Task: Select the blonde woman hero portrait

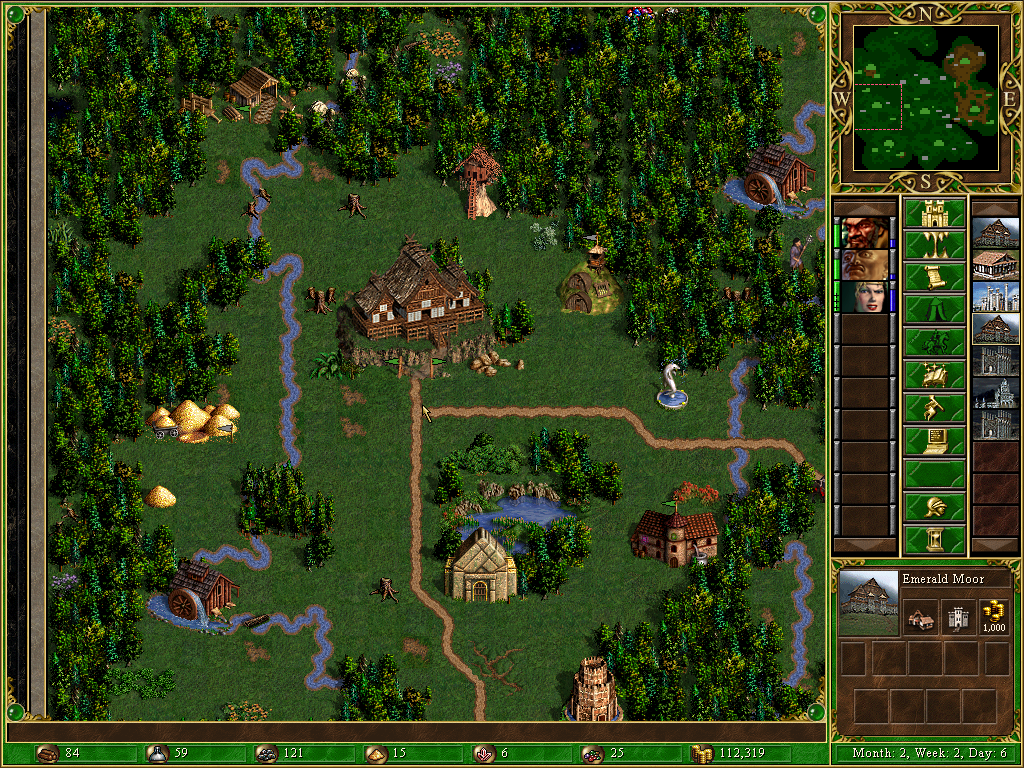Action: click(x=863, y=297)
